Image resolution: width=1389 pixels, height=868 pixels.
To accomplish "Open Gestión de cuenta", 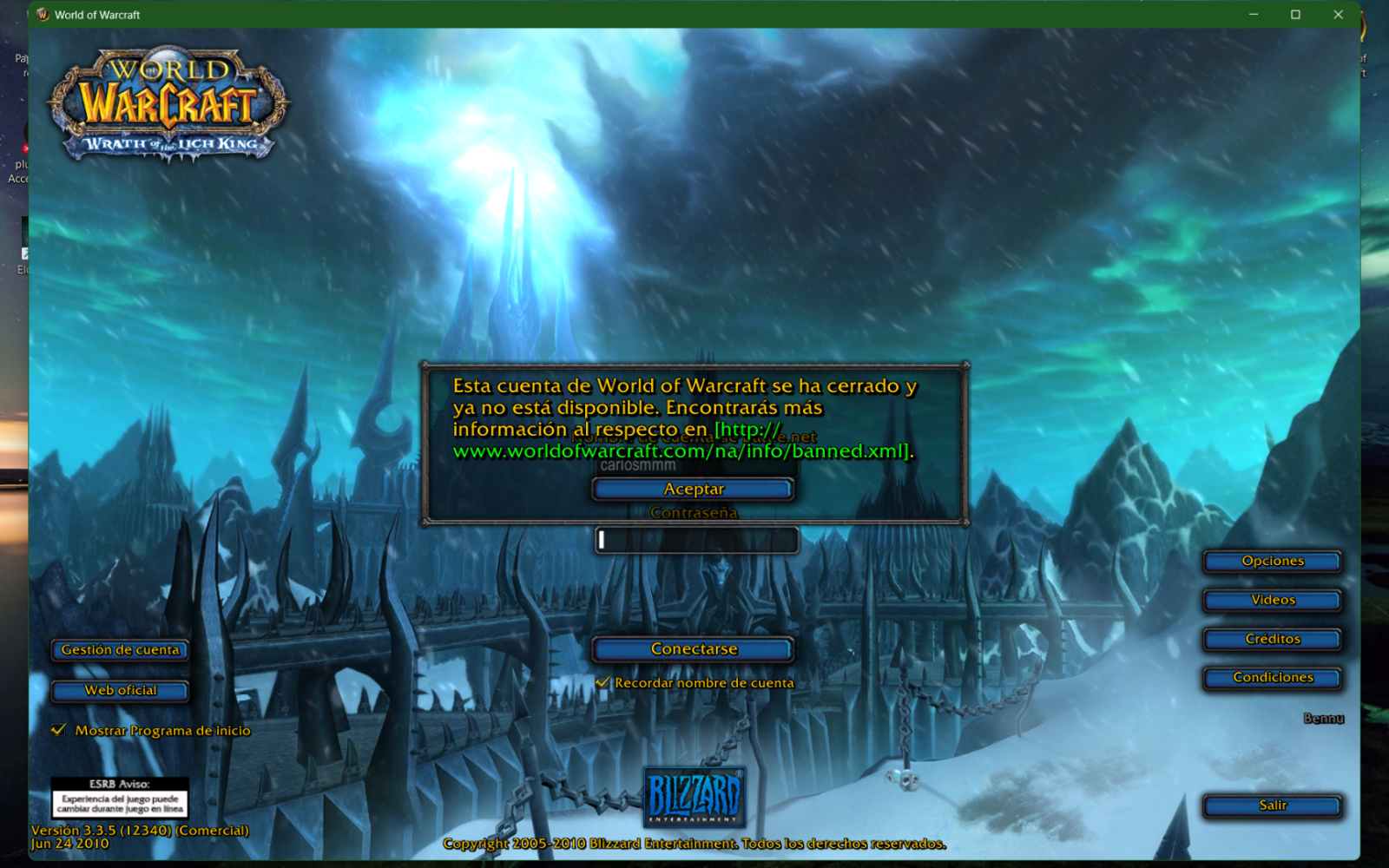I will coord(119,650).
